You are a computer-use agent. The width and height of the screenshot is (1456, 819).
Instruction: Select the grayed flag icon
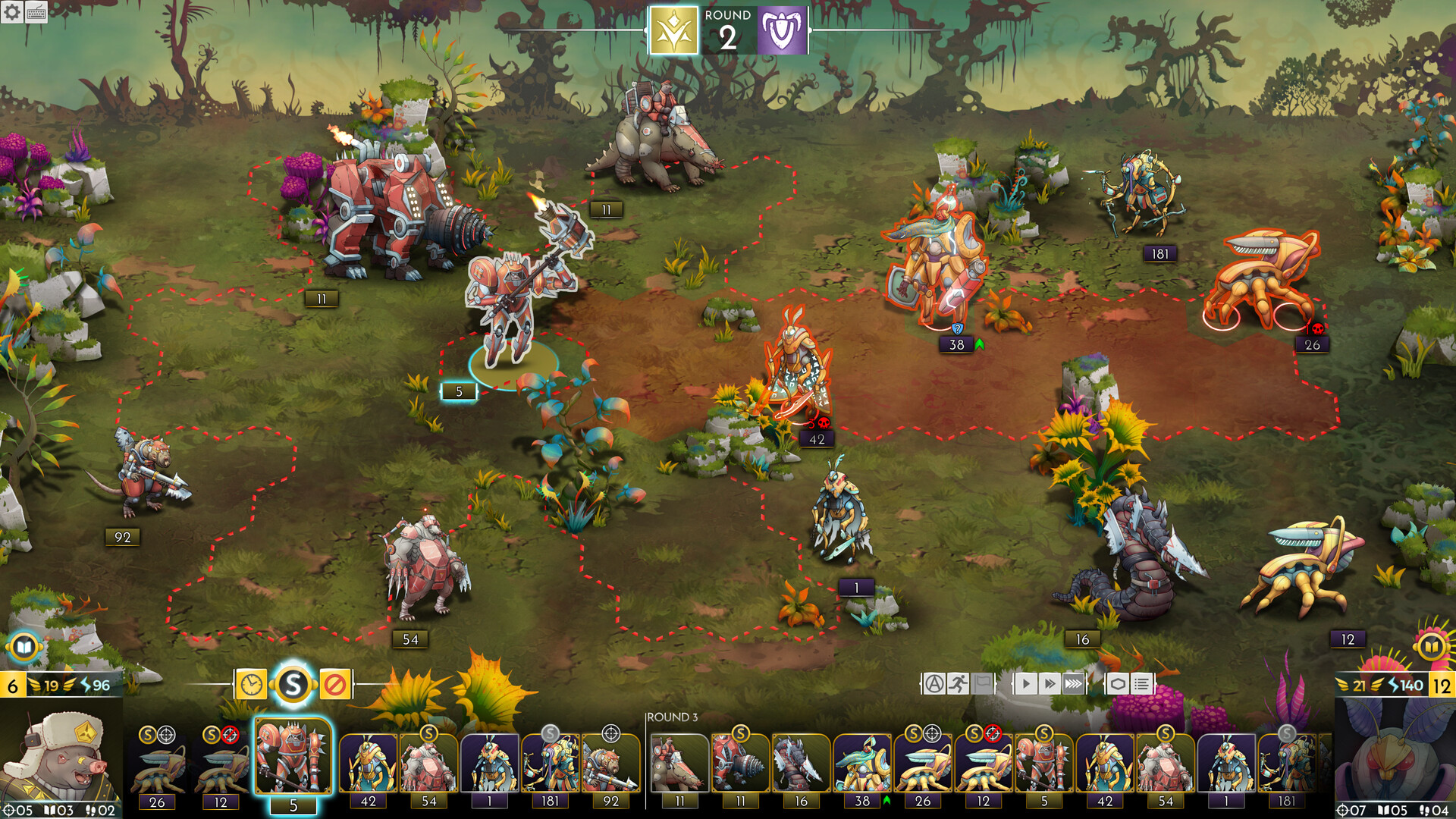(x=982, y=682)
